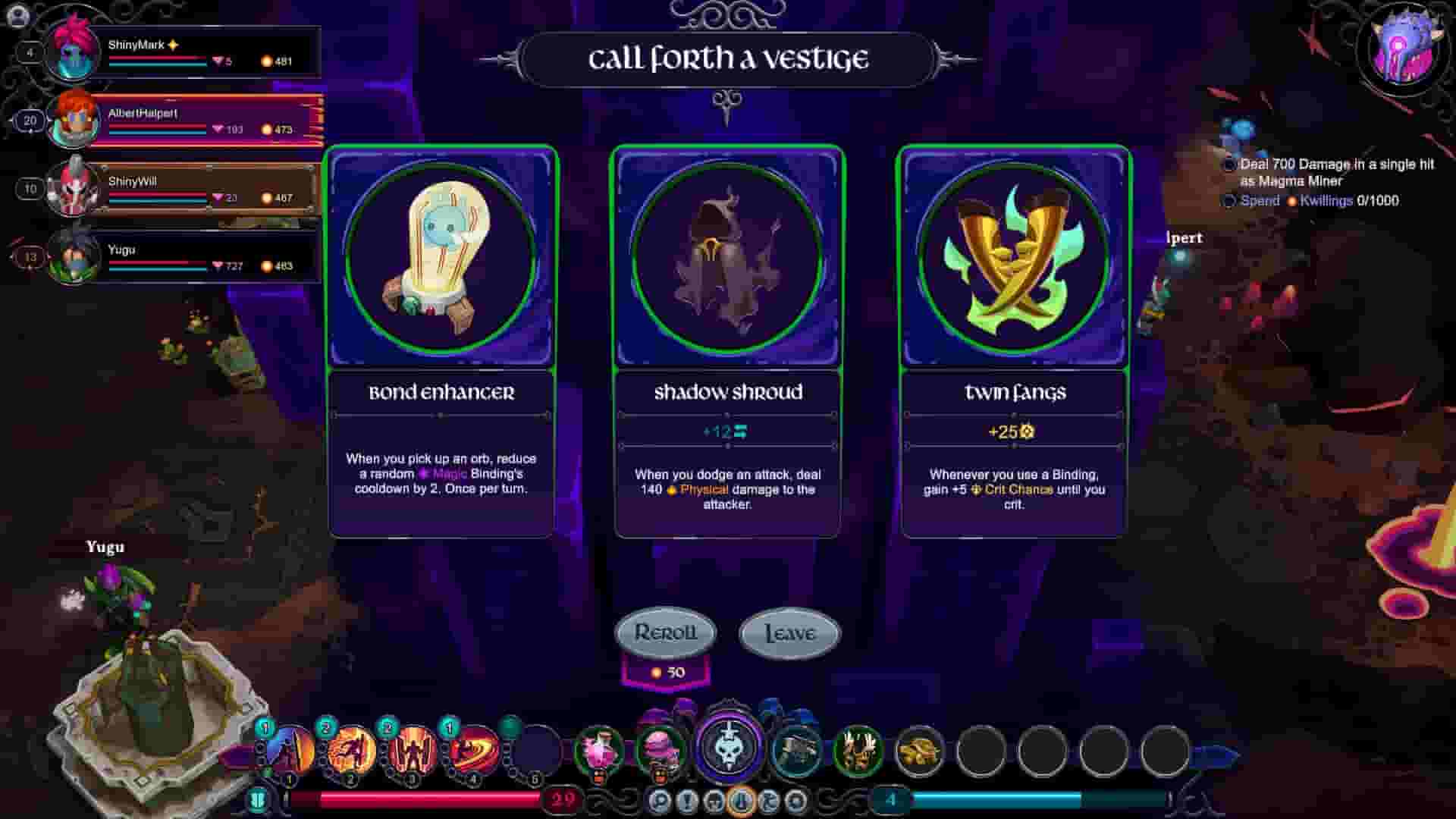Select the Shadow Shroud vestige card
The width and height of the screenshot is (1456, 819).
pyautogui.click(x=726, y=341)
